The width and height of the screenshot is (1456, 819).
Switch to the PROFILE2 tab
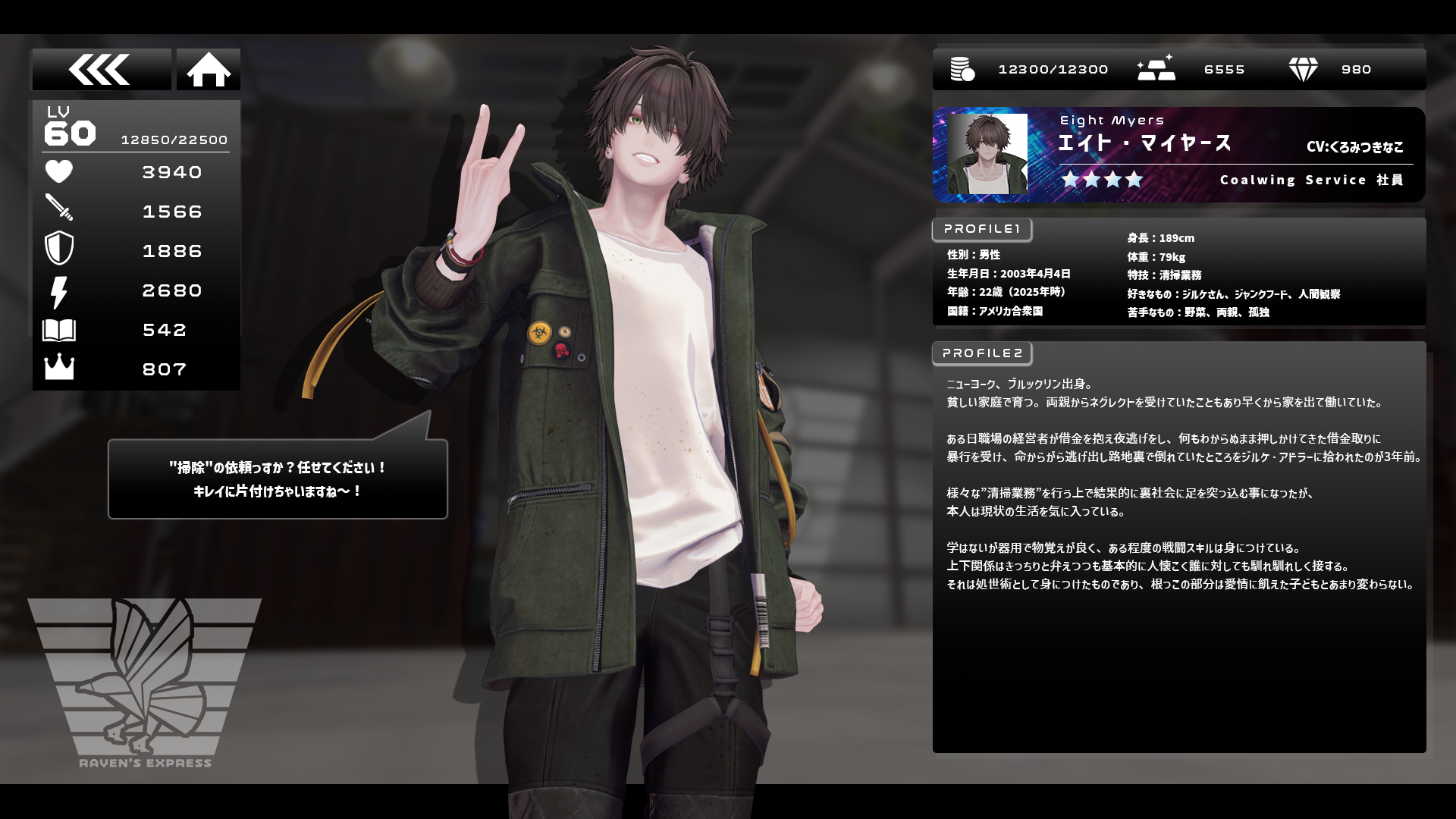(x=981, y=353)
